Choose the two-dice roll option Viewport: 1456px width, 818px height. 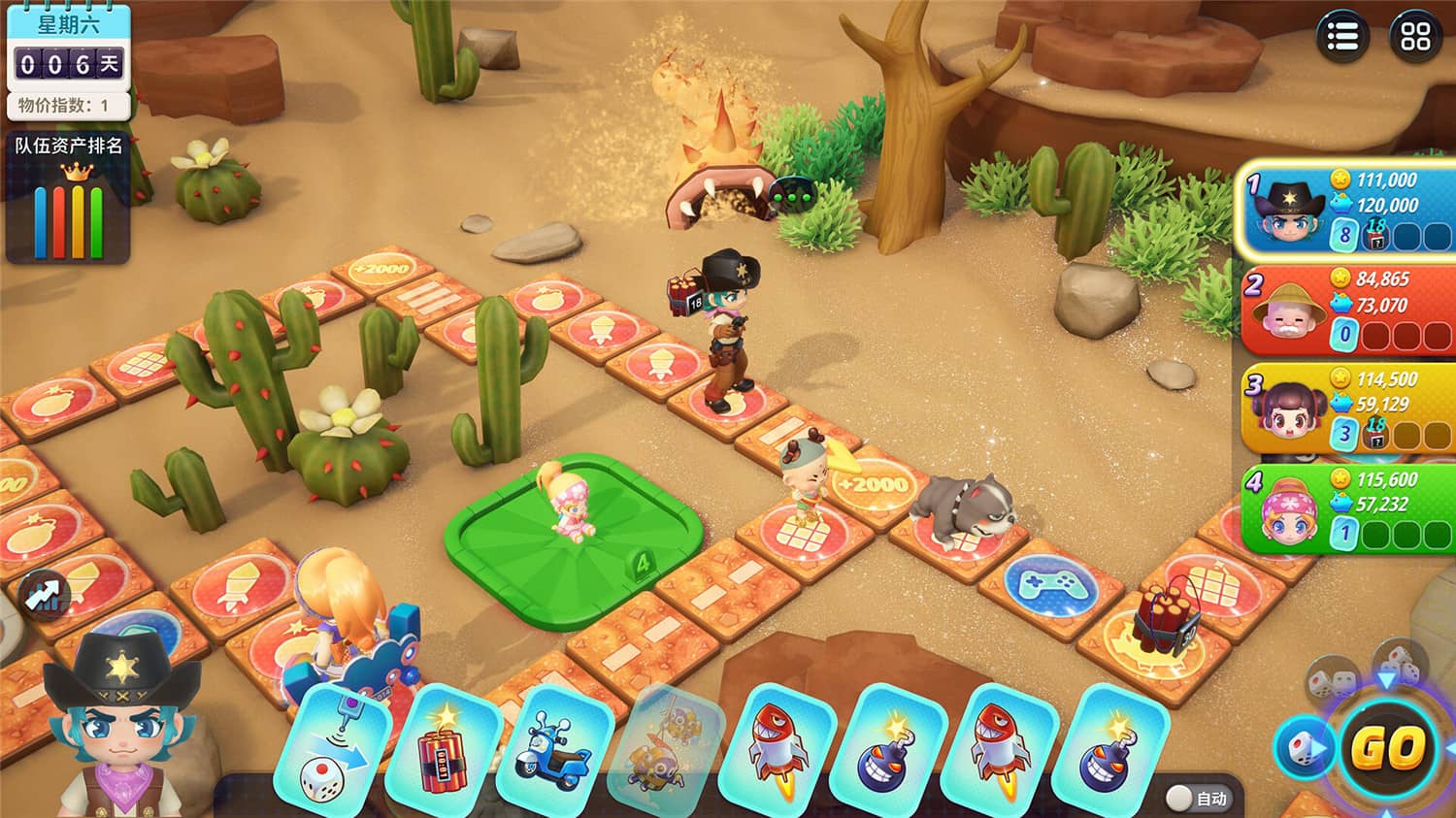[1331, 680]
